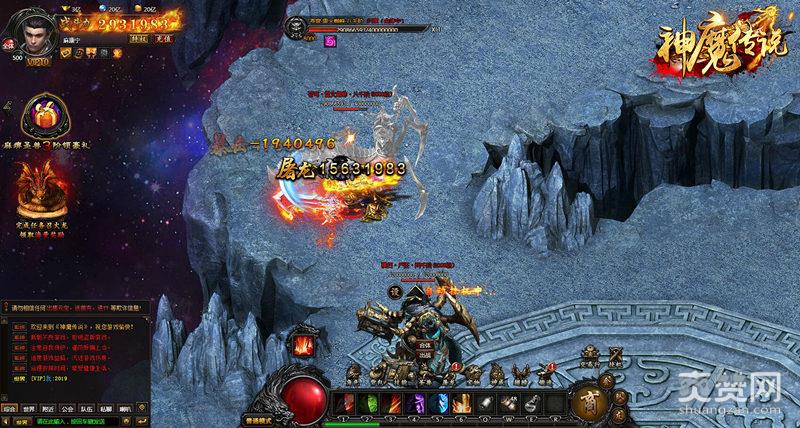Viewport: 800px width, 428px height.
Task: Switch to the 综合 chat tab
Action: click(x=11, y=408)
